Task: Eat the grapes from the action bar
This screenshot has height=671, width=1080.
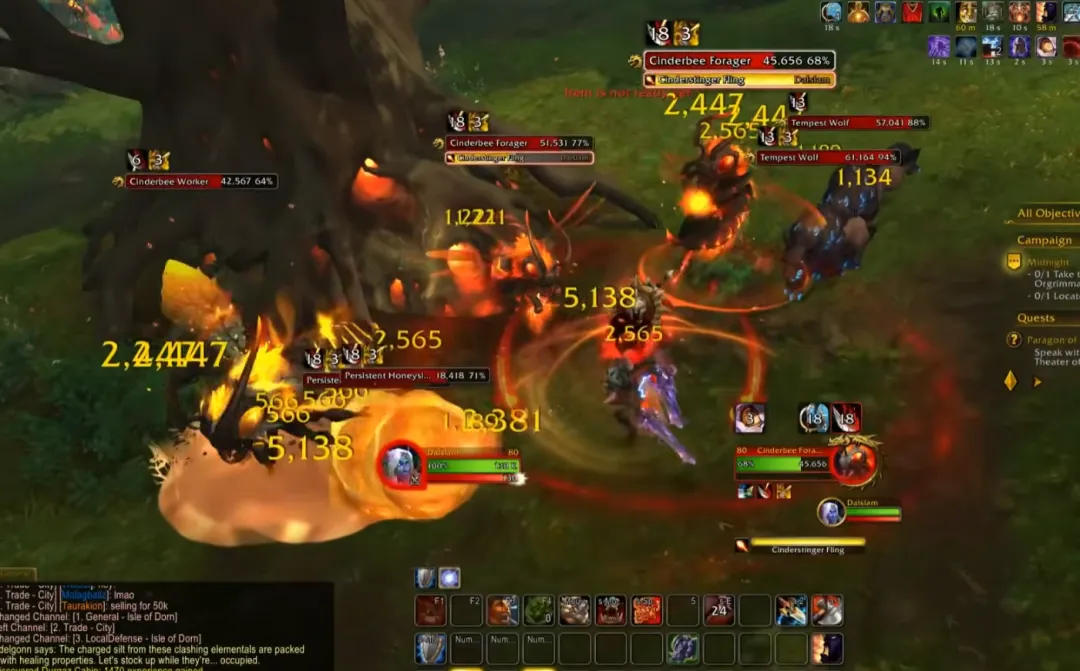Action: tap(683, 648)
